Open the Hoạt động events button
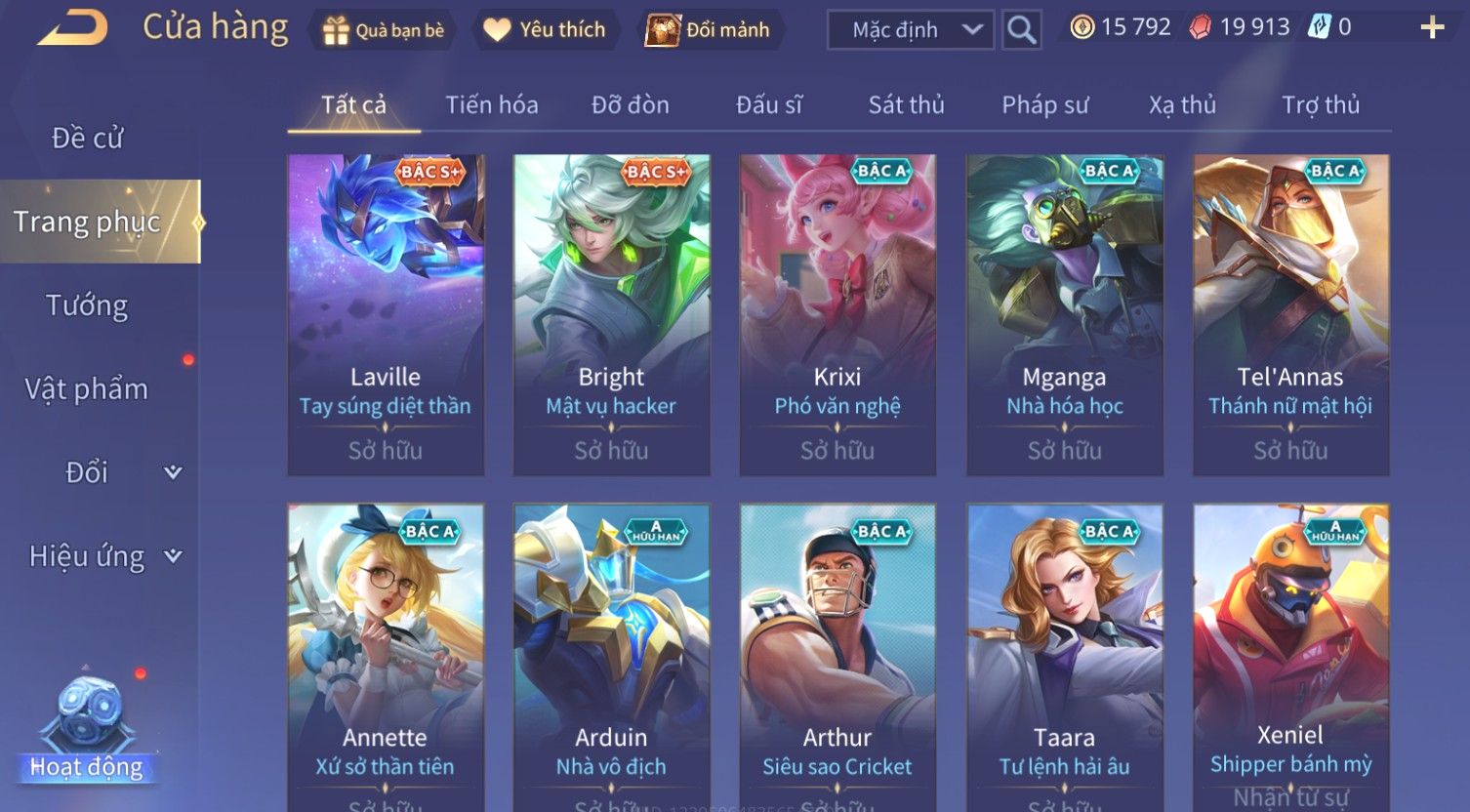The width and height of the screenshot is (1470, 812). click(87, 732)
